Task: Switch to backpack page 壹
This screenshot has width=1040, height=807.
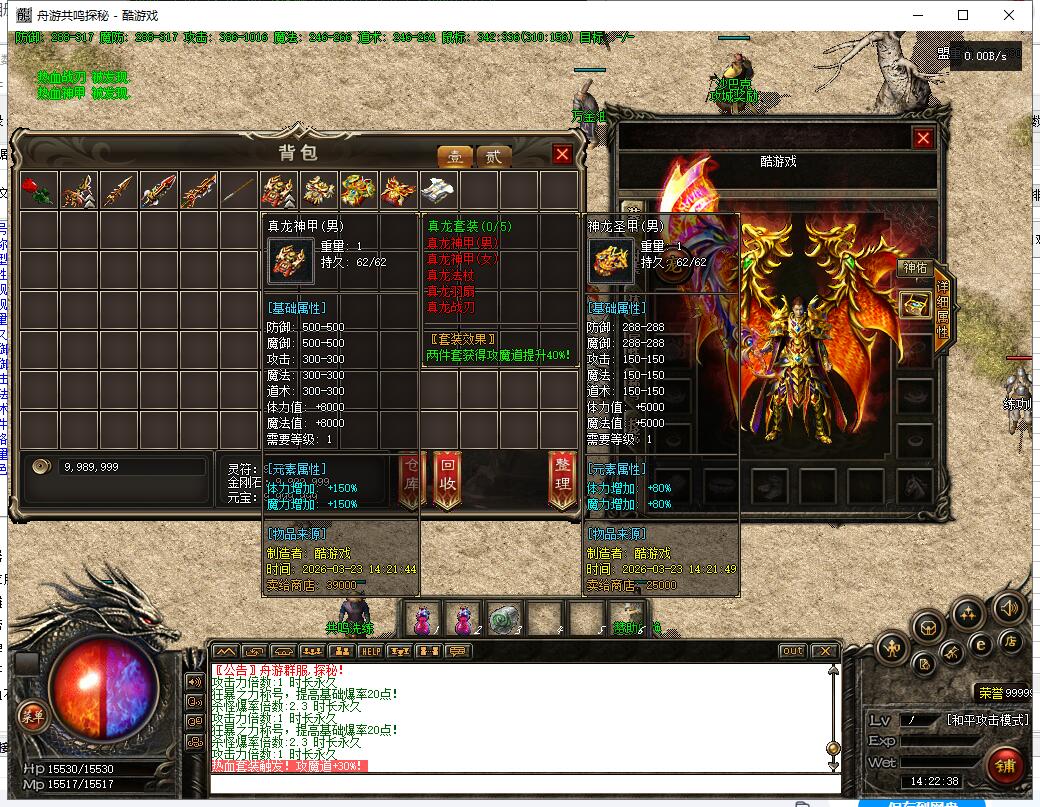Action: (x=455, y=156)
